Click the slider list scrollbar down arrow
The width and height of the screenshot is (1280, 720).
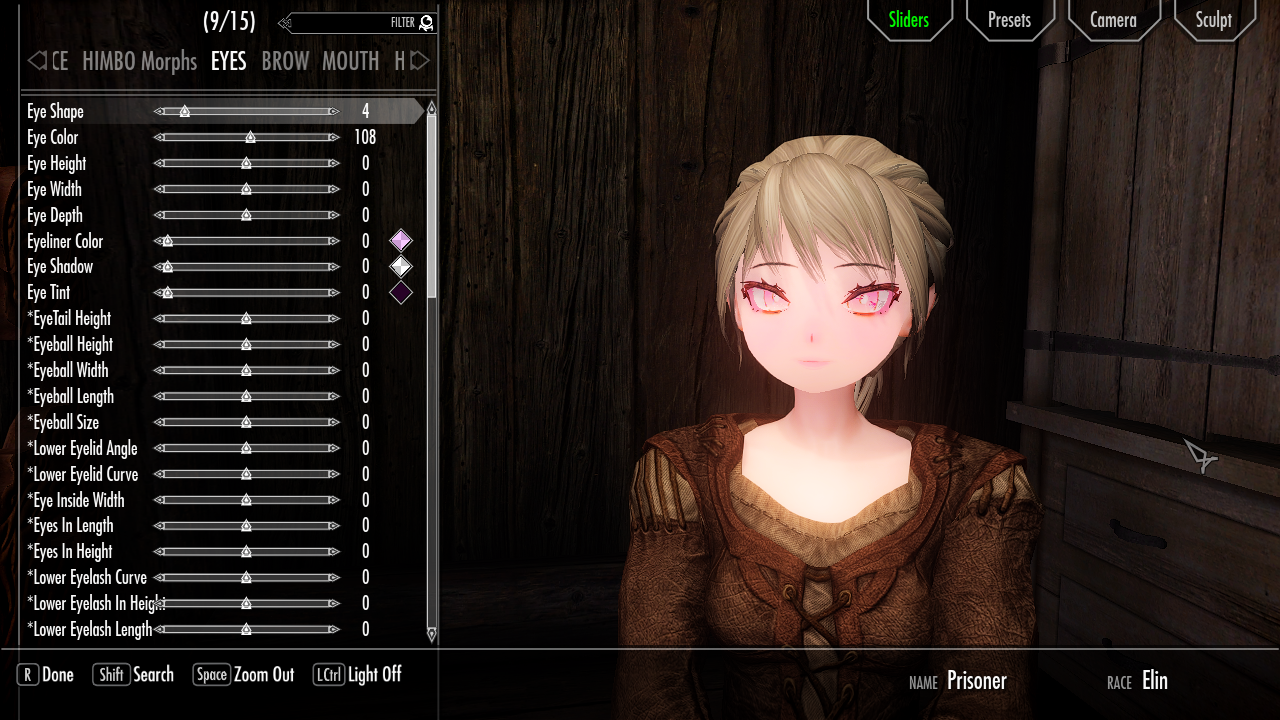(431, 634)
